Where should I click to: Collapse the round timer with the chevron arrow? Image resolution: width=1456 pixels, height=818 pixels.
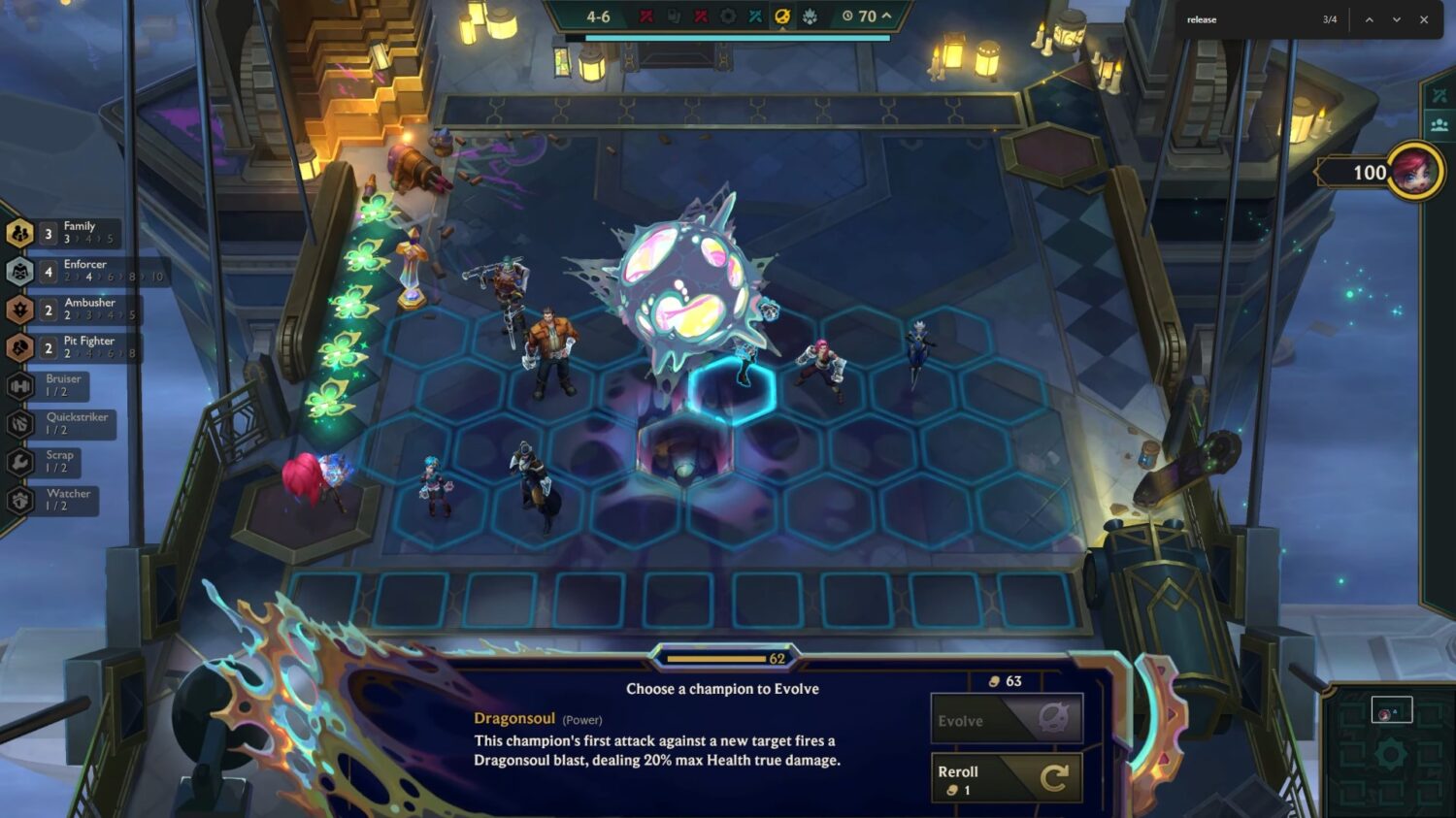click(885, 16)
